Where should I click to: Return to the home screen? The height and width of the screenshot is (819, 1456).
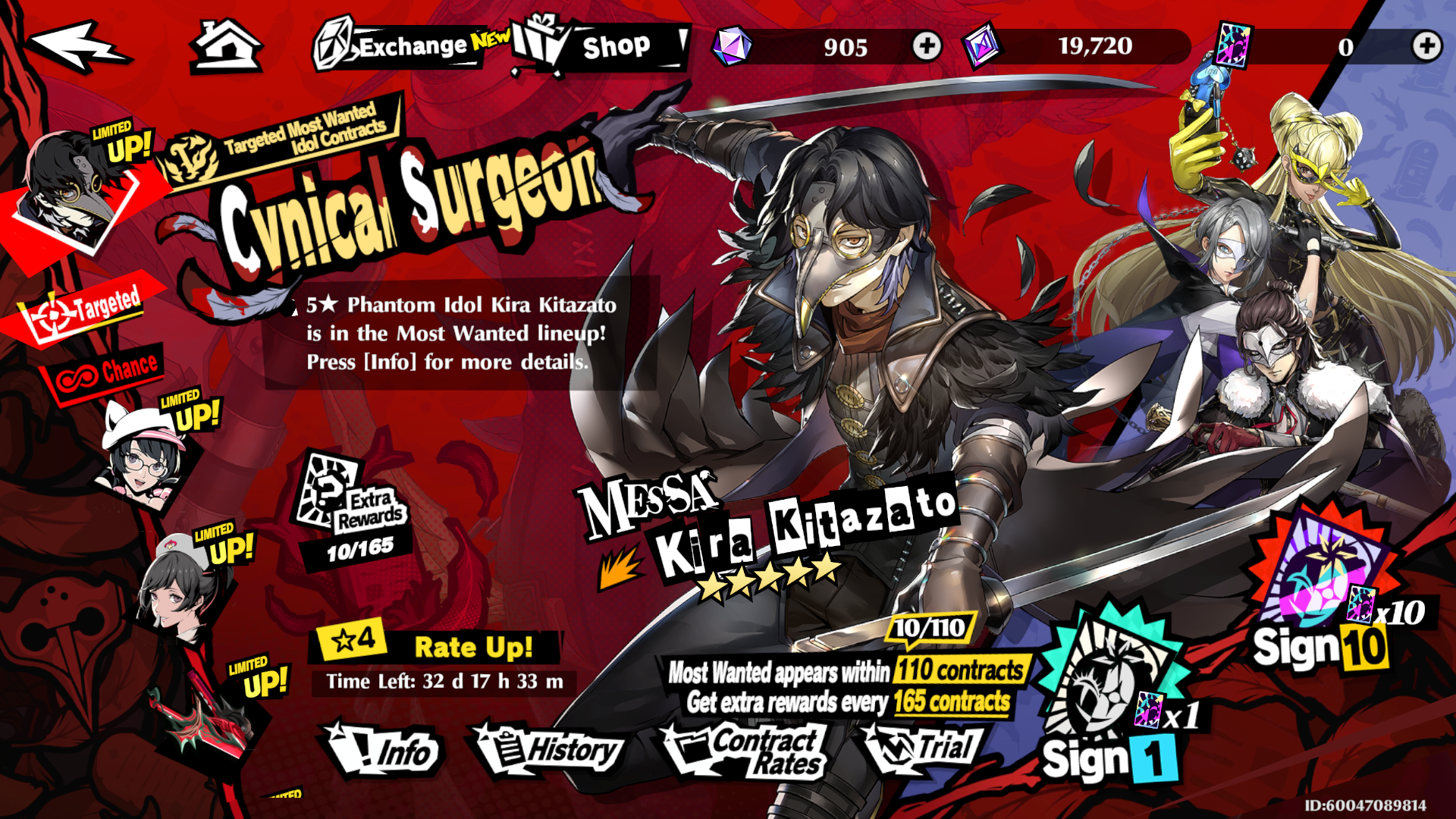pyautogui.click(x=225, y=45)
